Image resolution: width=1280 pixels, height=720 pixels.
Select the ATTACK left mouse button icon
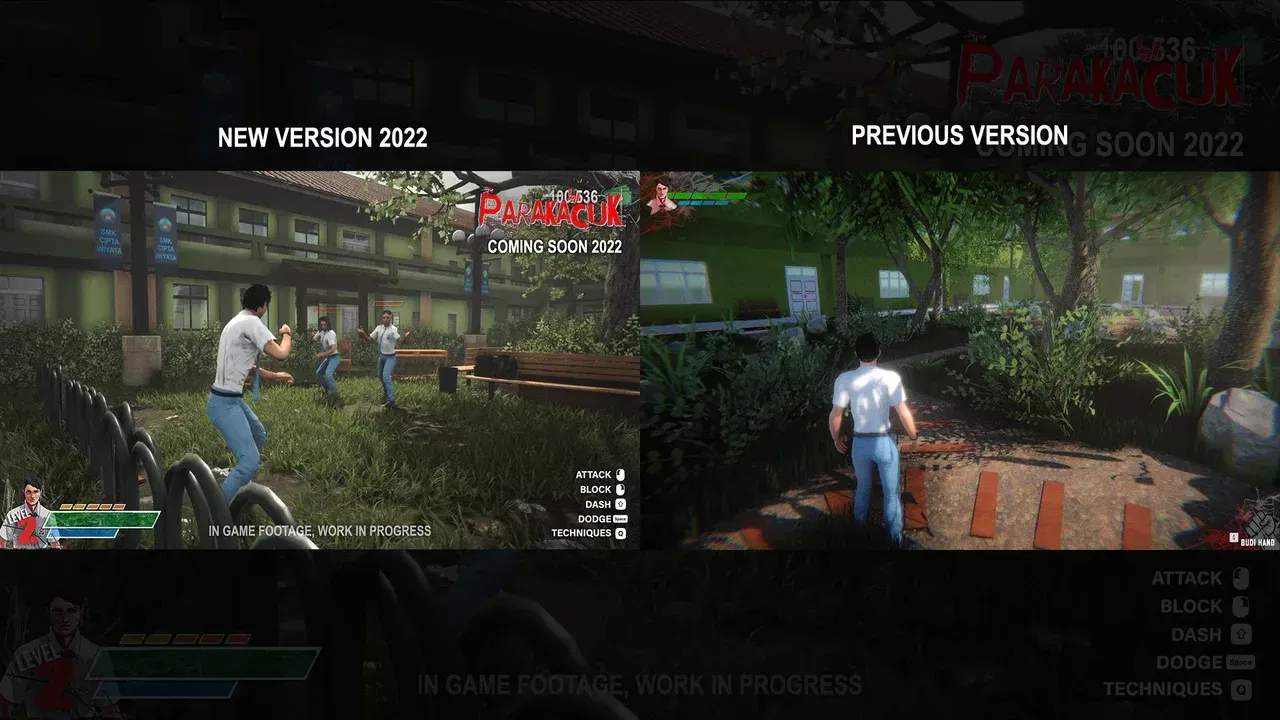pos(621,474)
